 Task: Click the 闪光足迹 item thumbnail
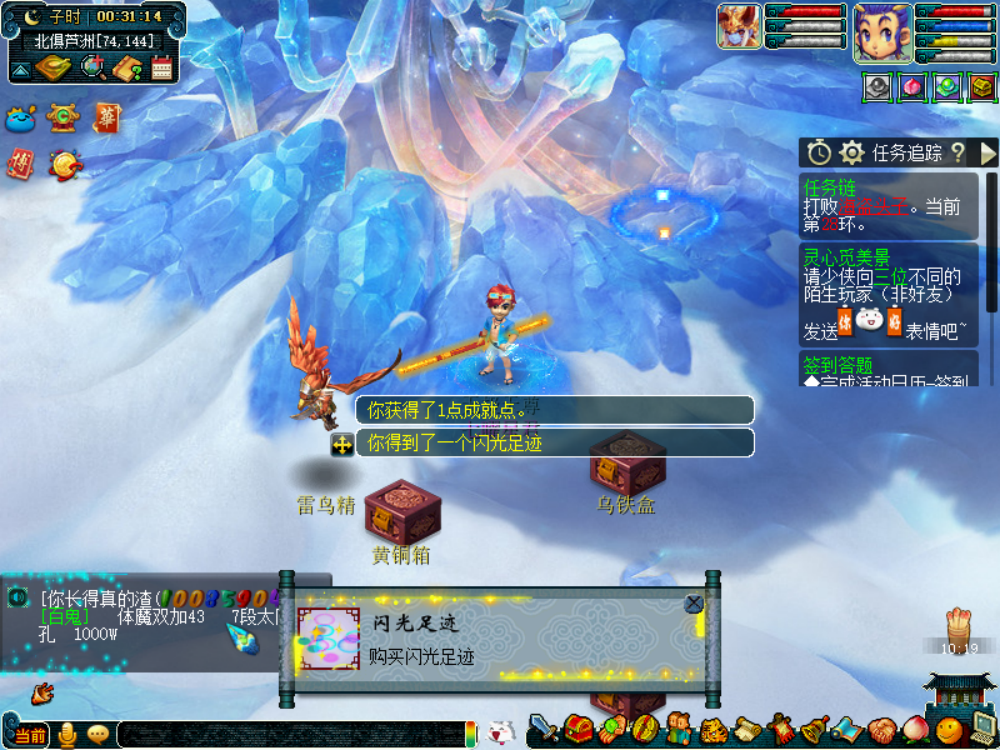329,638
